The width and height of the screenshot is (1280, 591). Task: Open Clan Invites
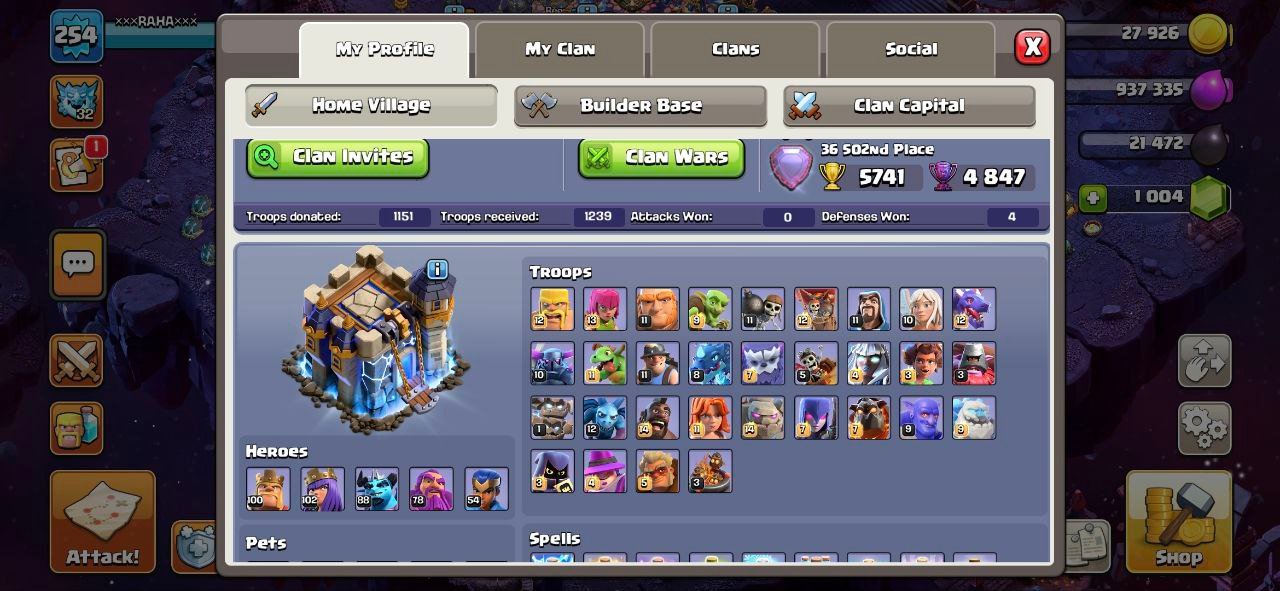click(338, 157)
